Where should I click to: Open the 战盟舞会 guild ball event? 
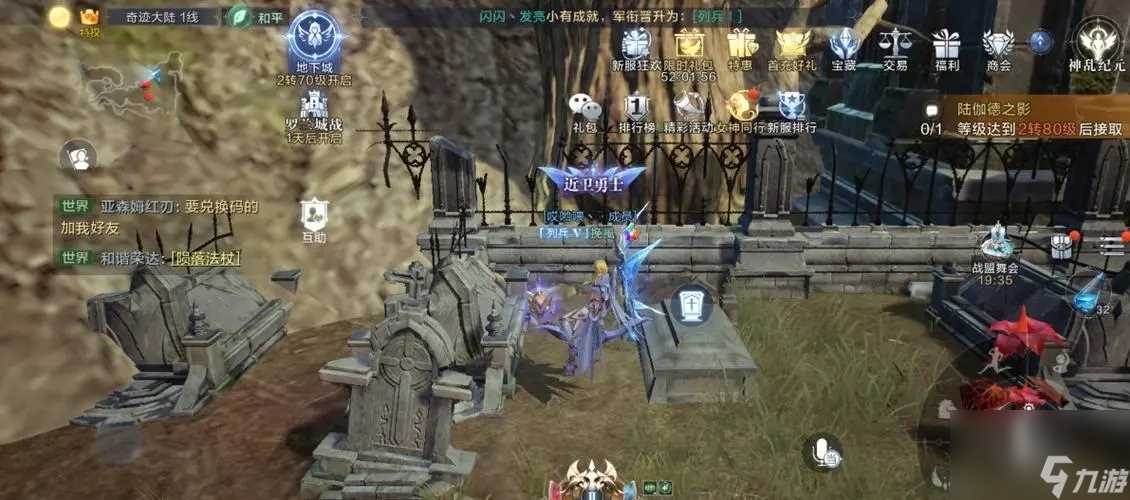click(x=995, y=250)
